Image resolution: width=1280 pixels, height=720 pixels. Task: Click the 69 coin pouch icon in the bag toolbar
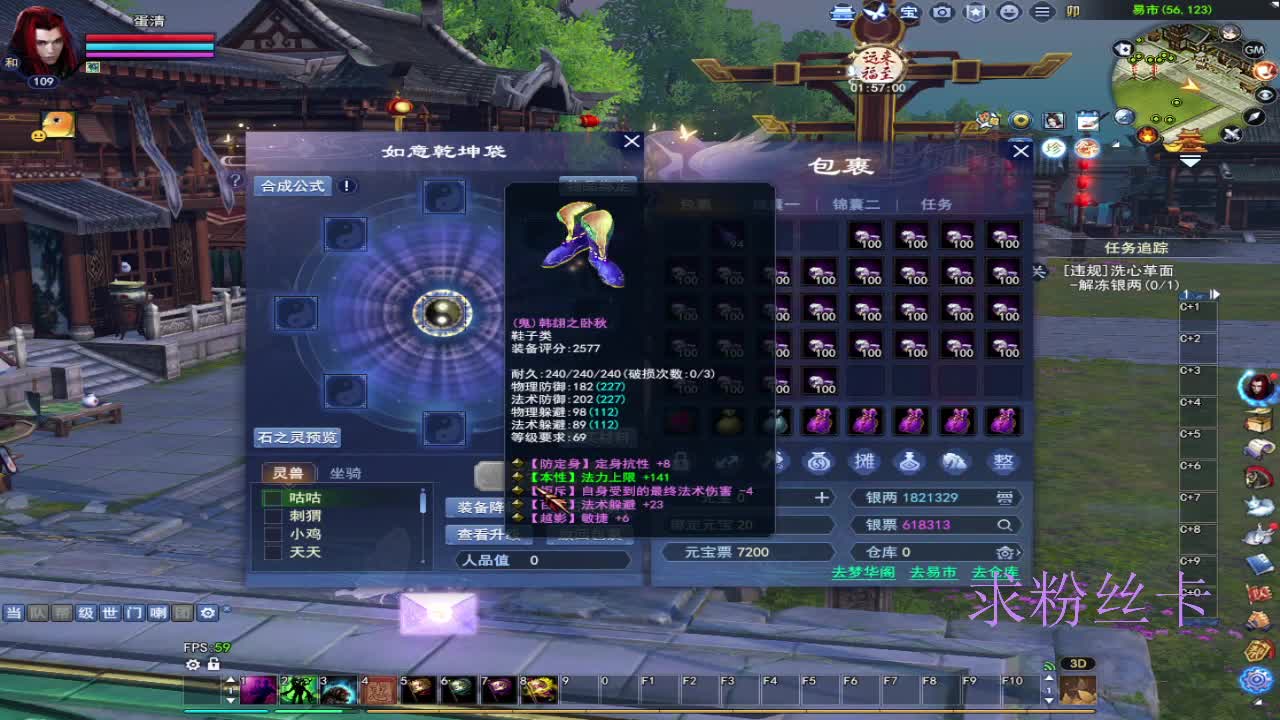(x=818, y=461)
